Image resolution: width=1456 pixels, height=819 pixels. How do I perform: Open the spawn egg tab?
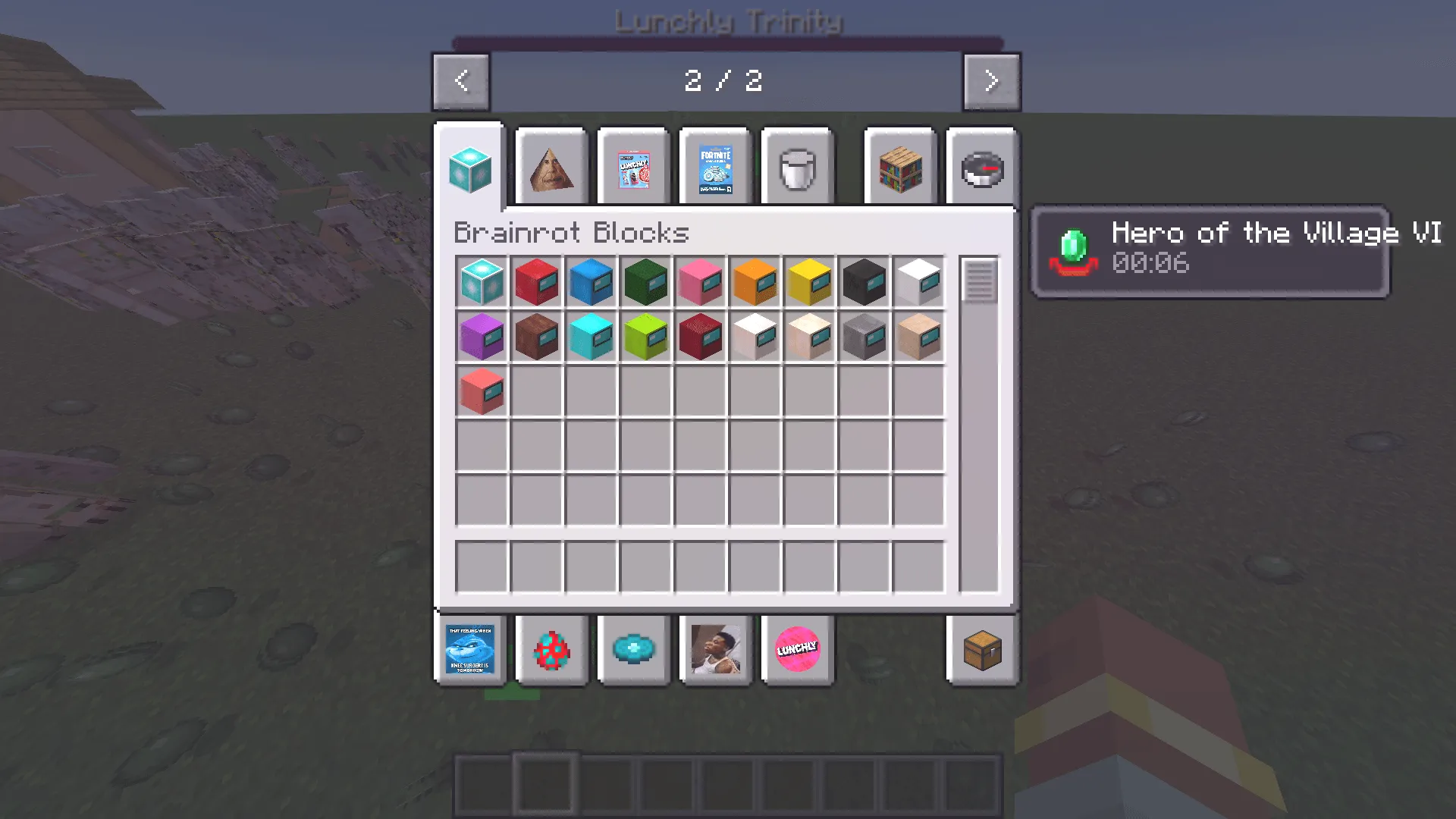point(551,650)
